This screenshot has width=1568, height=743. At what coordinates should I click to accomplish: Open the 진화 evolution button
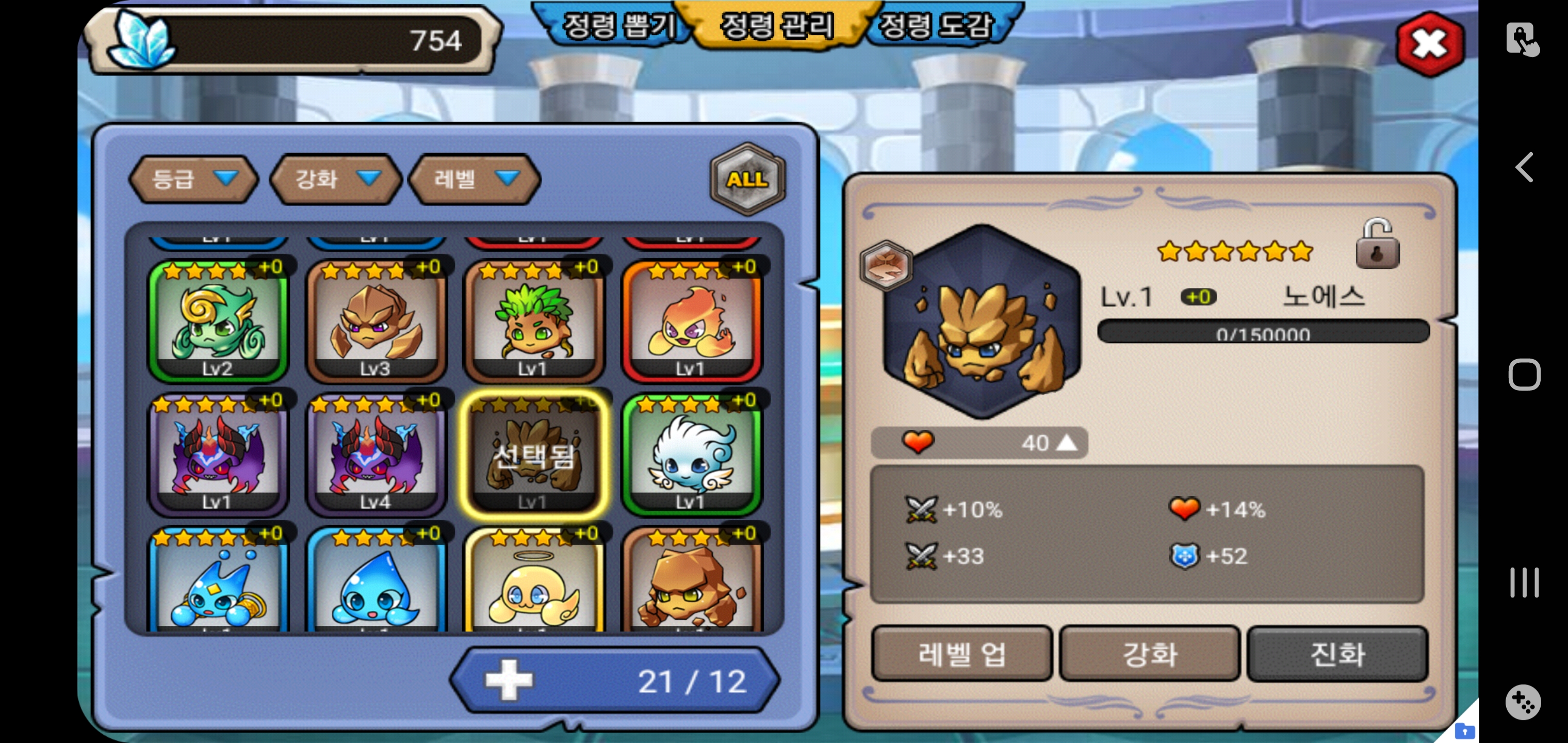click(x=1337, y=654)
